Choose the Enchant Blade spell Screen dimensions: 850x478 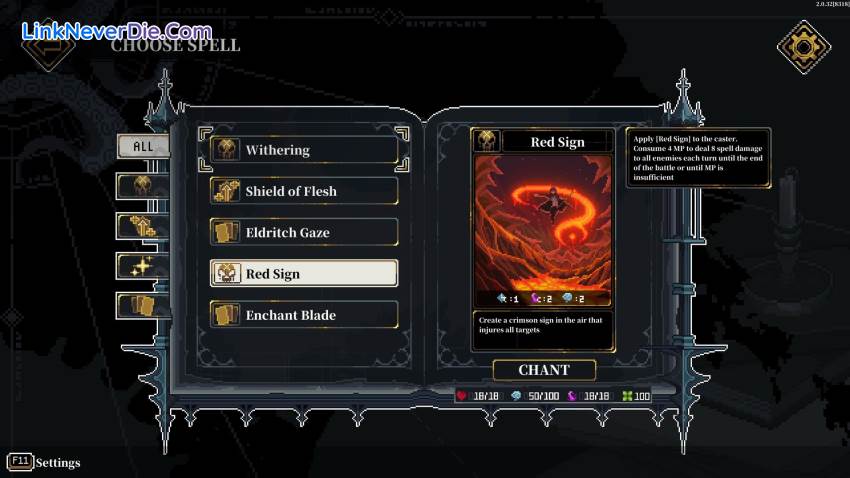(304, 315)
